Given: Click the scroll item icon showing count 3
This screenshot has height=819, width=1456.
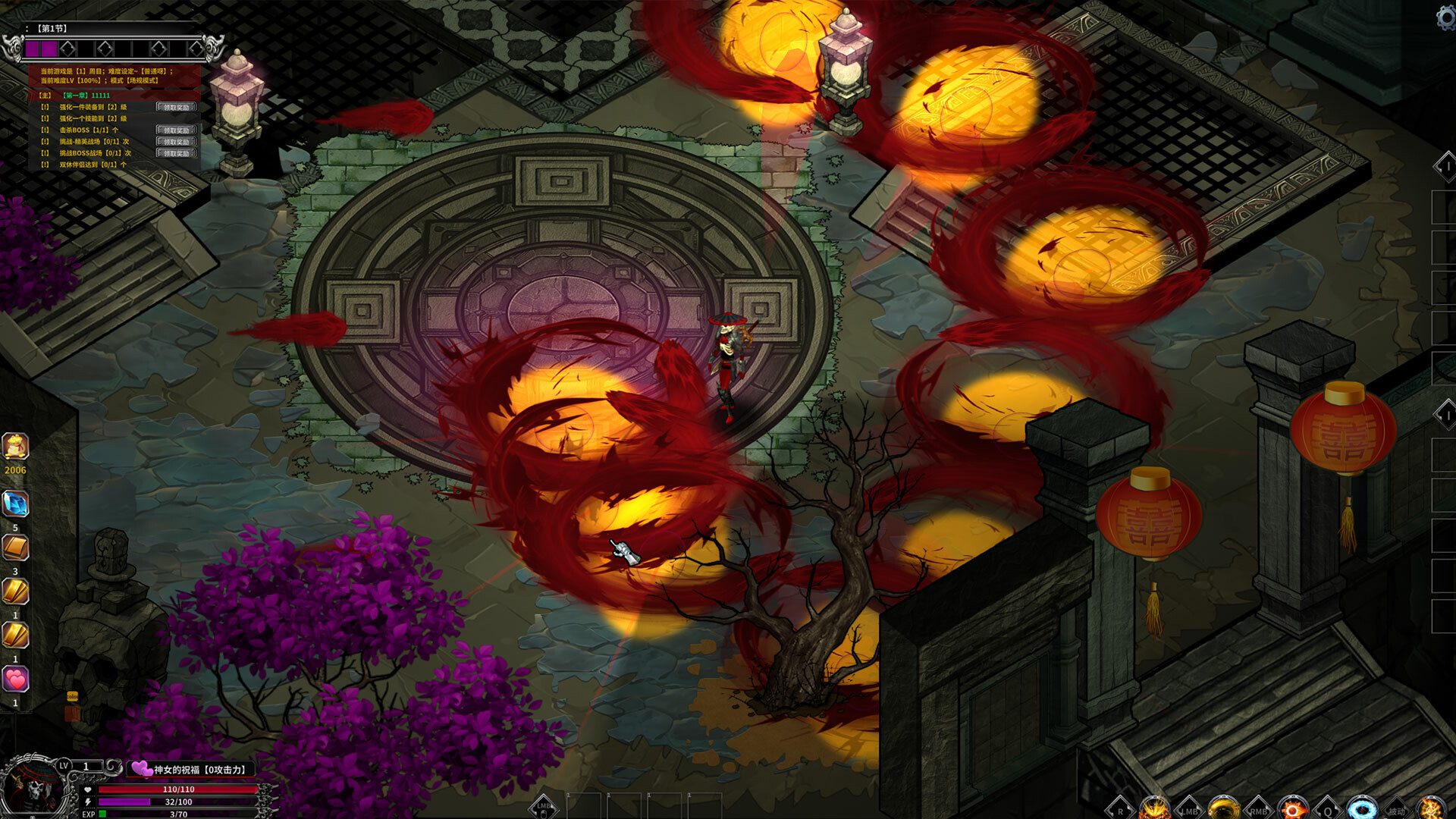Looking at the screenshot, I should click(x=17, y=545).
